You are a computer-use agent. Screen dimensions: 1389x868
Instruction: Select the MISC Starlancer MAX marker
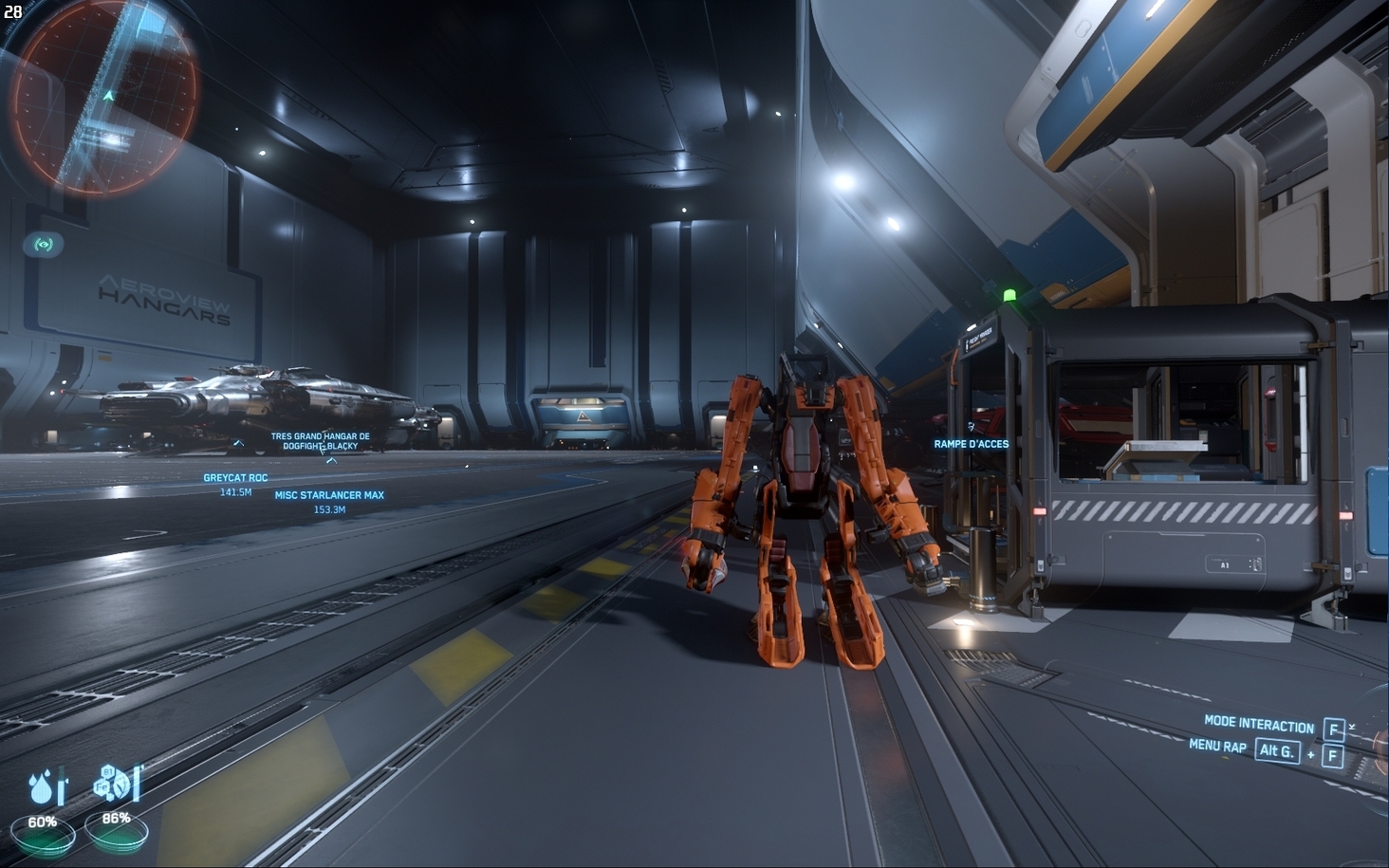click(329, 495)
